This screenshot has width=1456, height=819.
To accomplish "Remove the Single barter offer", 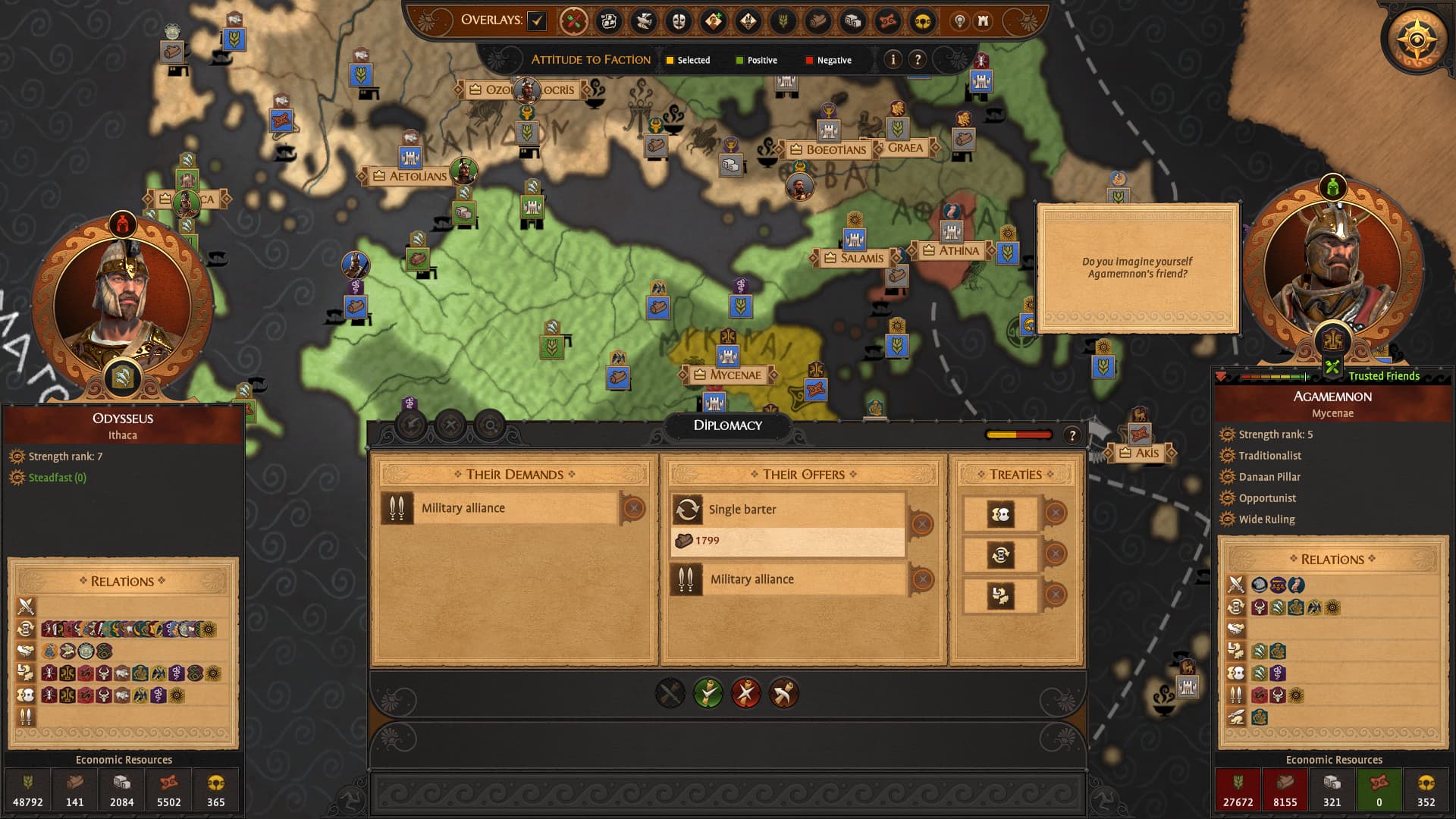I will coord(921,523).
